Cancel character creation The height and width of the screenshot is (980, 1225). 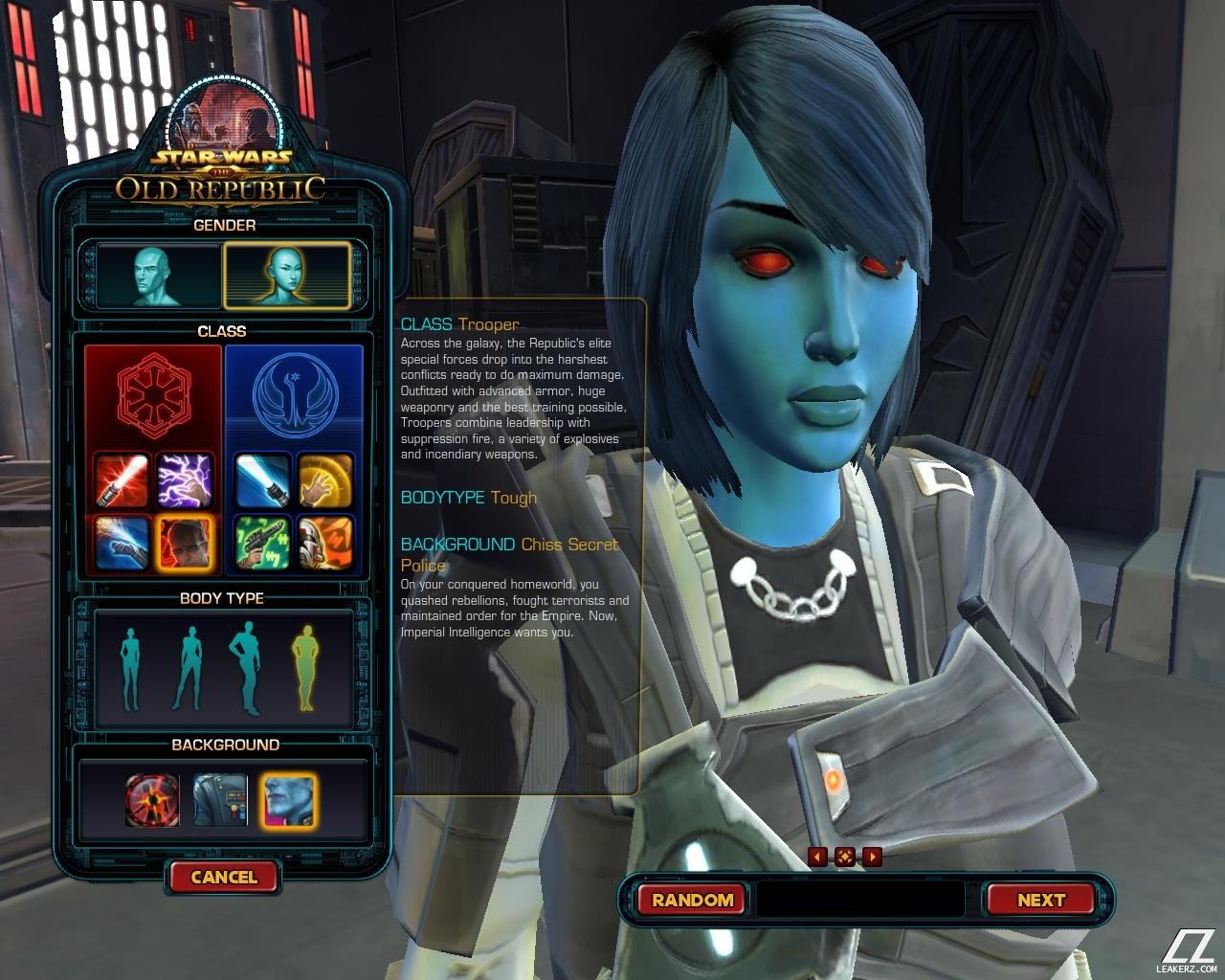click(x=223, y=877)
